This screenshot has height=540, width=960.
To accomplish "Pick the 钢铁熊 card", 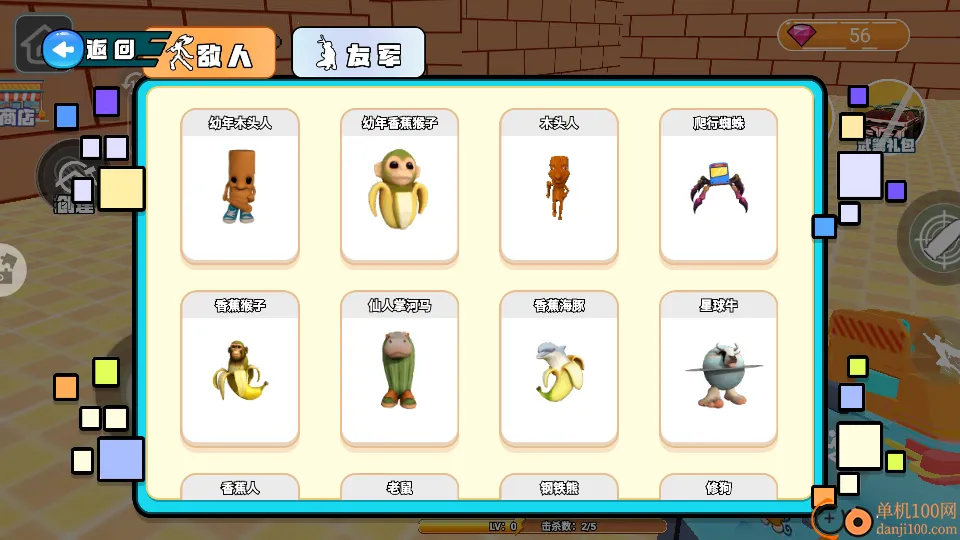I will tap(559, 487).
